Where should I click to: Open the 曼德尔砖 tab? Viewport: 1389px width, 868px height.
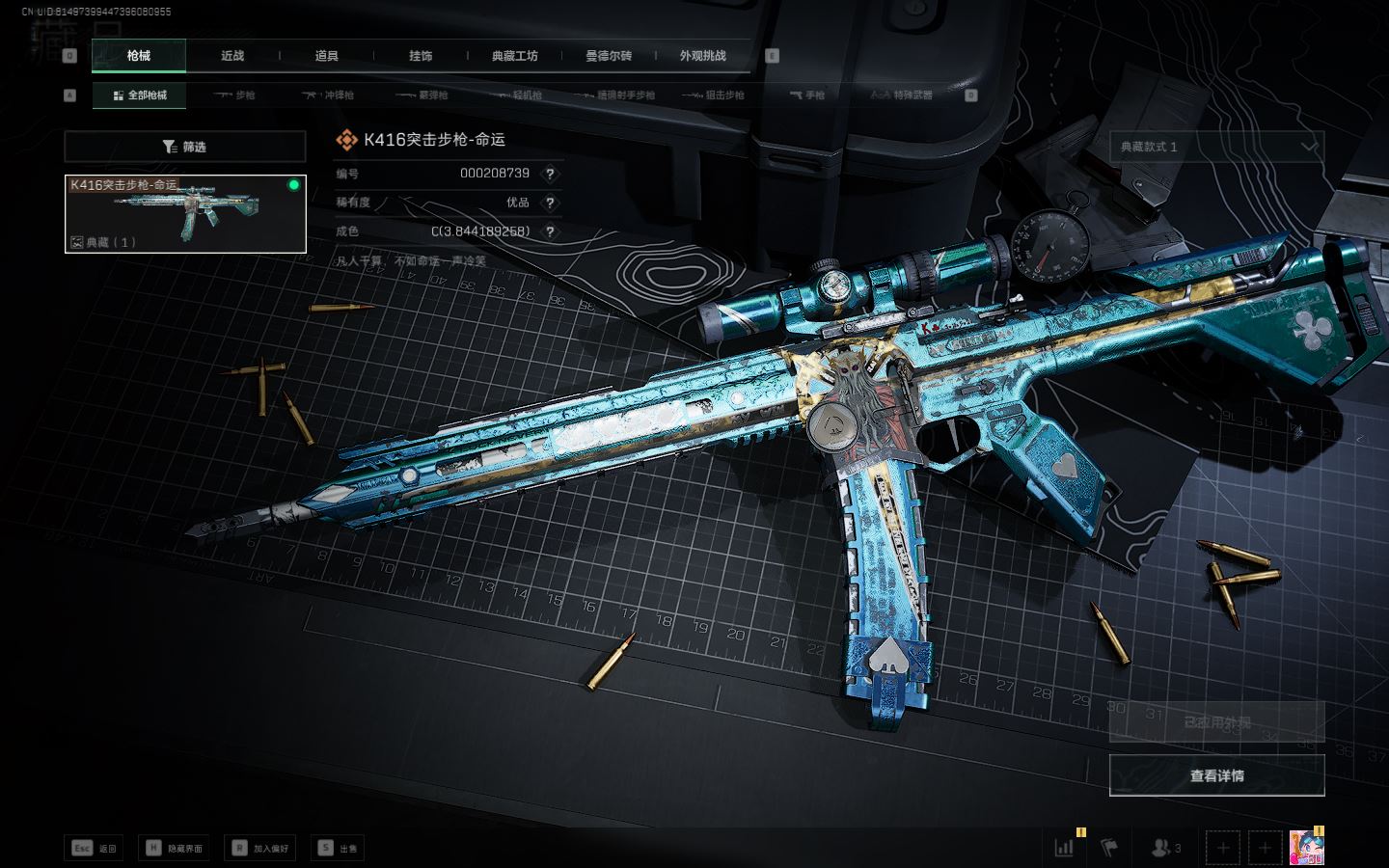(x=609, y=56)
